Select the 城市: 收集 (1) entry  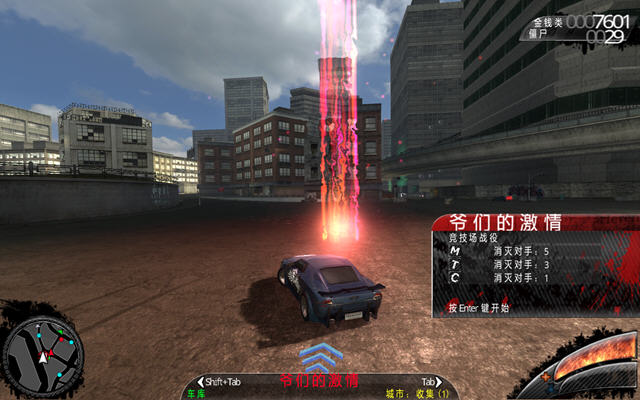(418, 394)
